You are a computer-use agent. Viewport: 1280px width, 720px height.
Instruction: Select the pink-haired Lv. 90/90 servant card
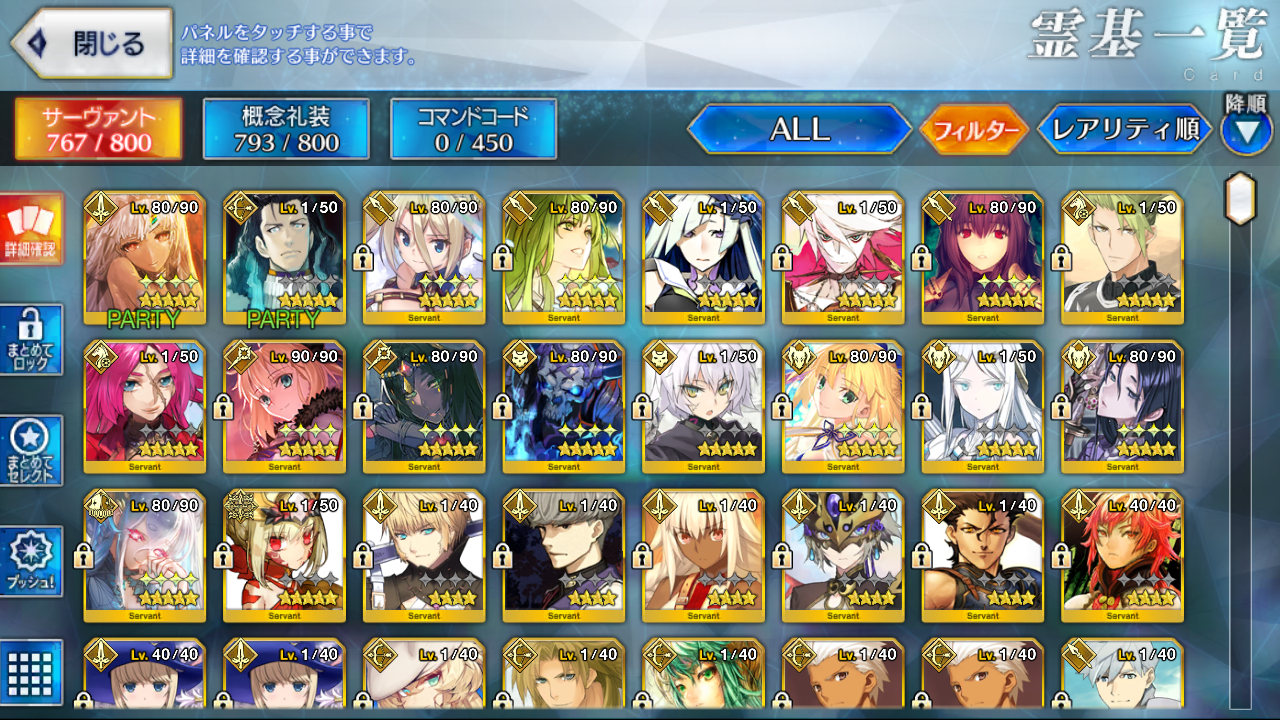(284, 407)
